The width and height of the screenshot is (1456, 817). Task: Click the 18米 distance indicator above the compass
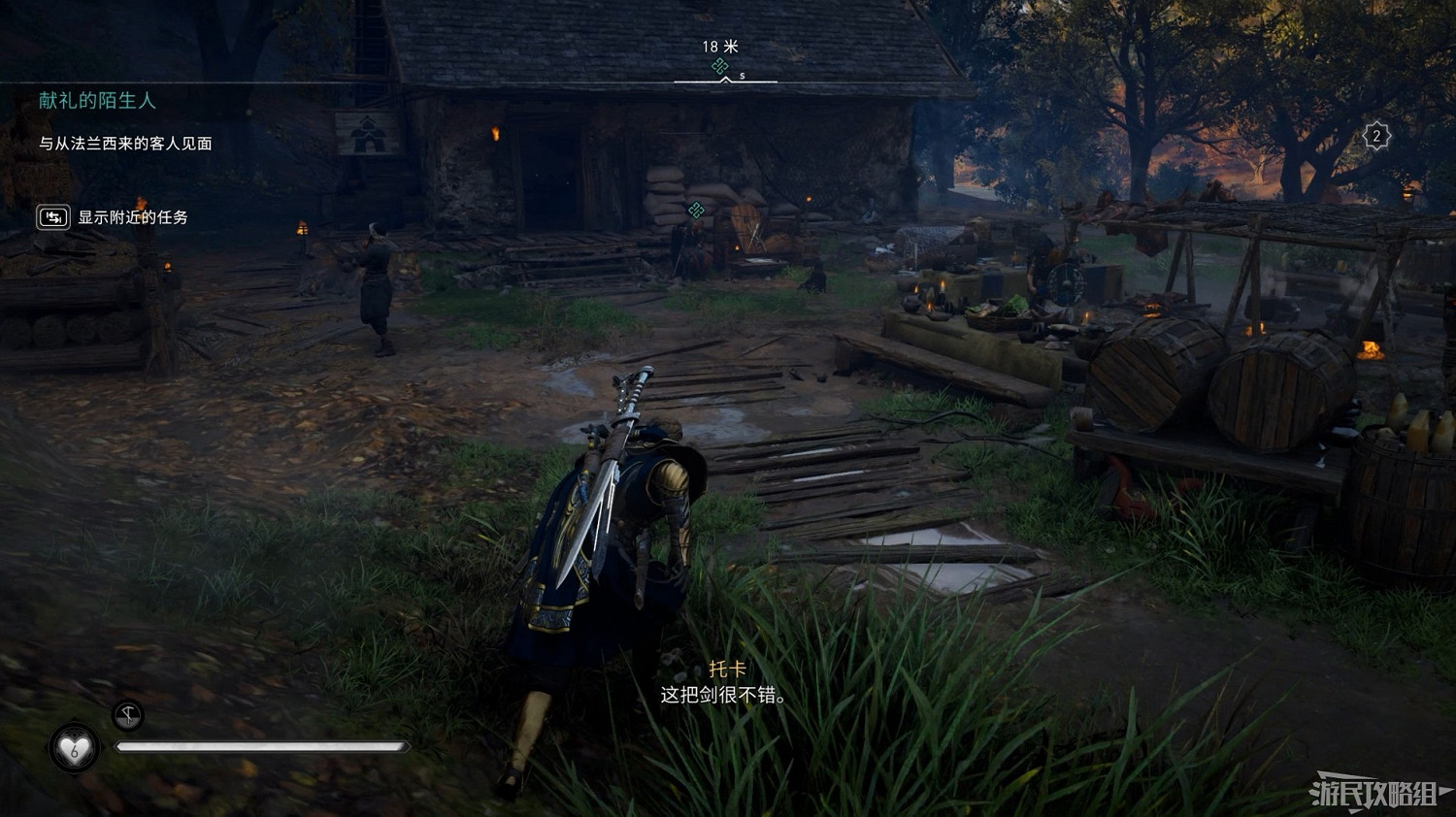[x=718, y=45]
